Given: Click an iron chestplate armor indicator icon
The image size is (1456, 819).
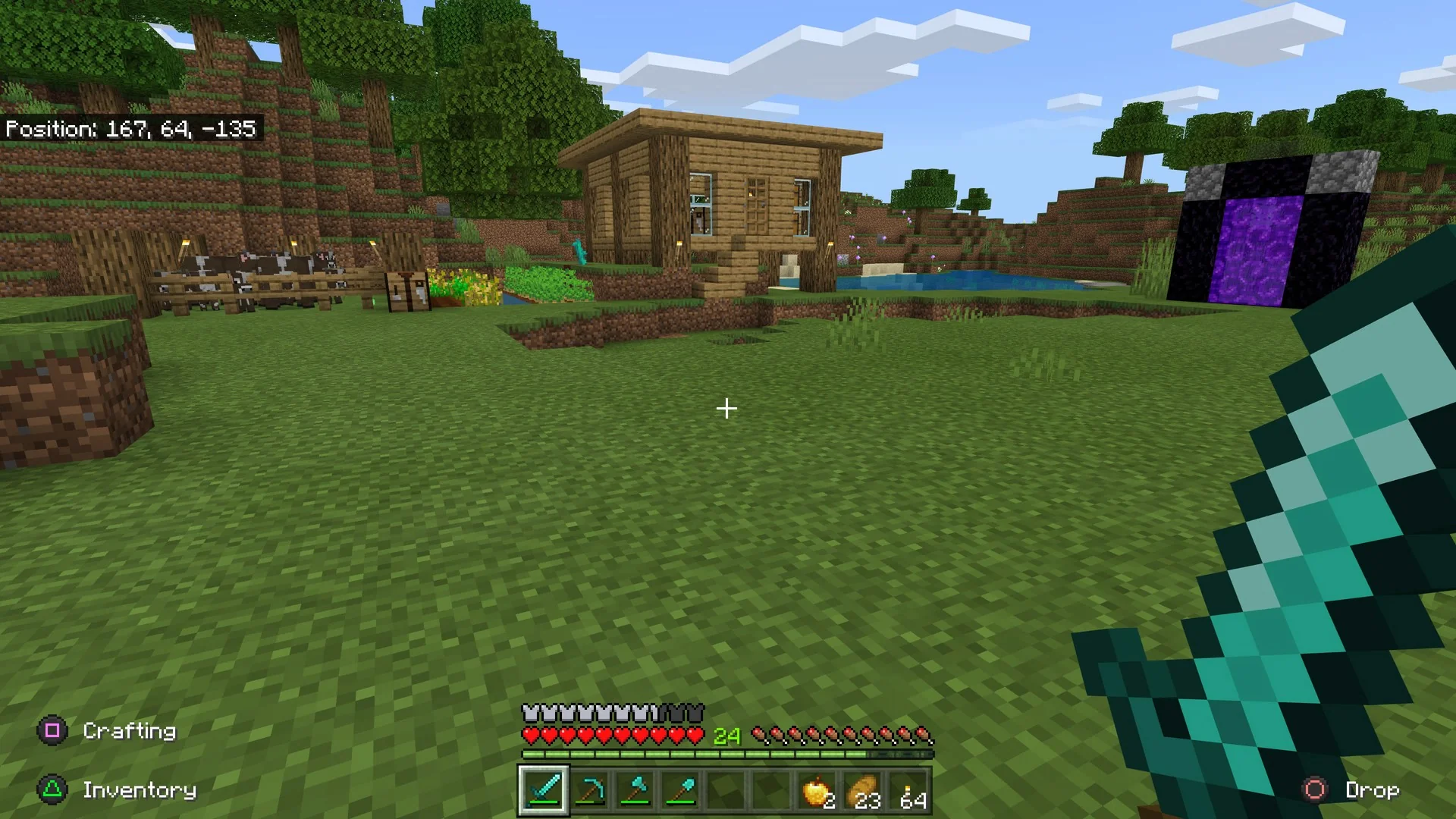Looking at the screenshot, I should [x=531, y=711].
